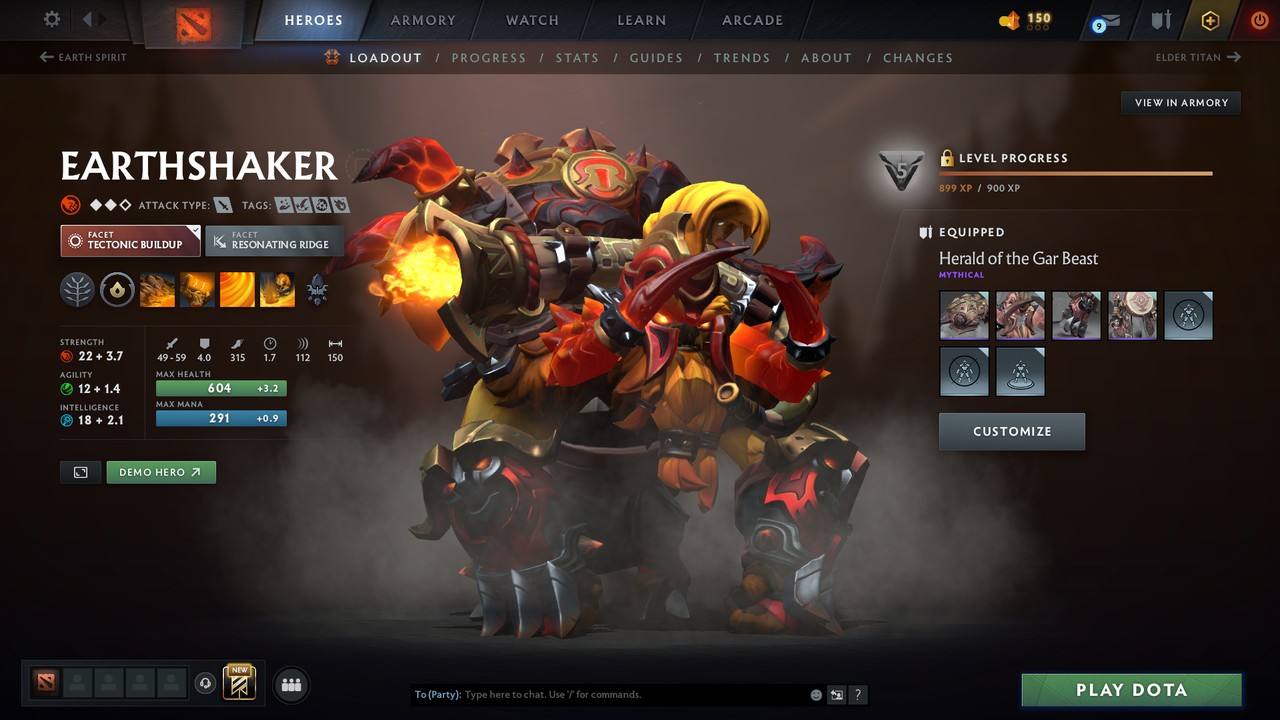Click the DEMO HERO button
Image resolution: width=1280 pixels, height=720 pixels.
(161, 472)
